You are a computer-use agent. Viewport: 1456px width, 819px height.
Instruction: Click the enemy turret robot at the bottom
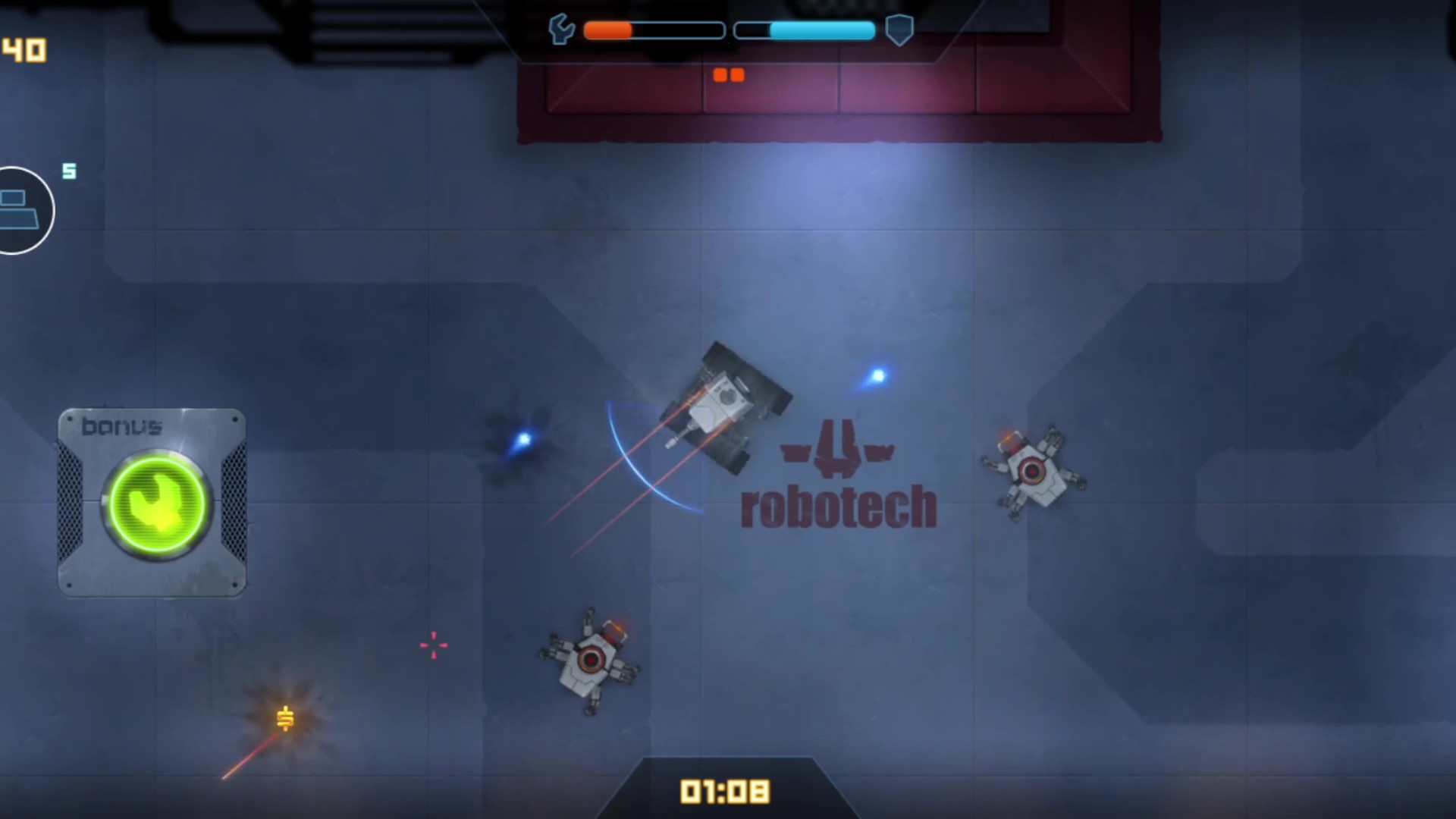click(x=590, y=660)
